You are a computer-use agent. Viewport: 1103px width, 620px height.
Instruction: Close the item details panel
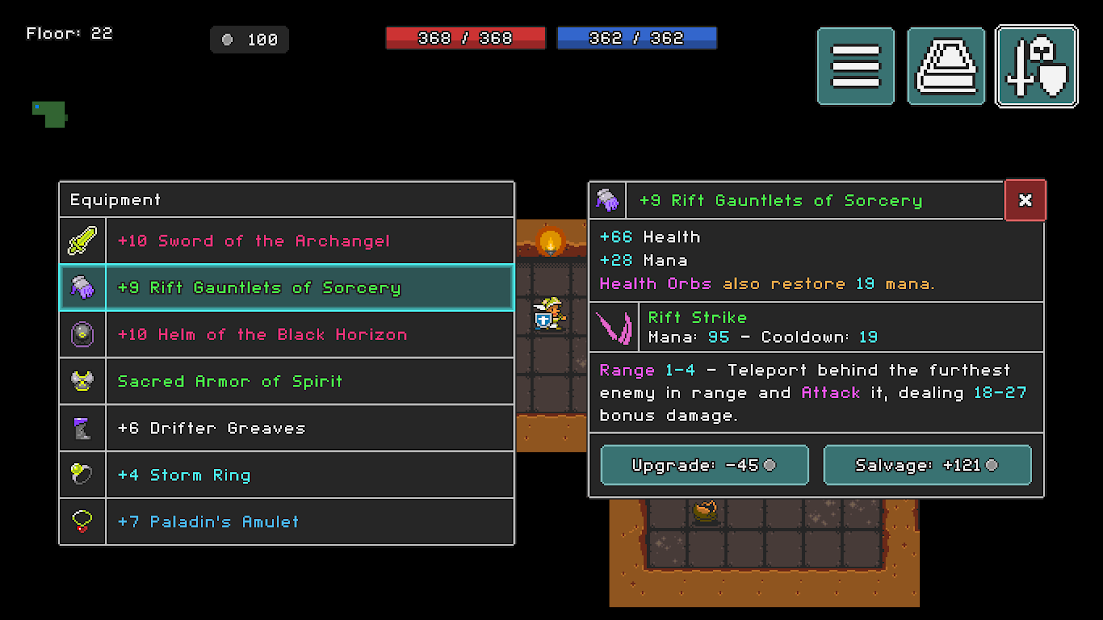1025,200
